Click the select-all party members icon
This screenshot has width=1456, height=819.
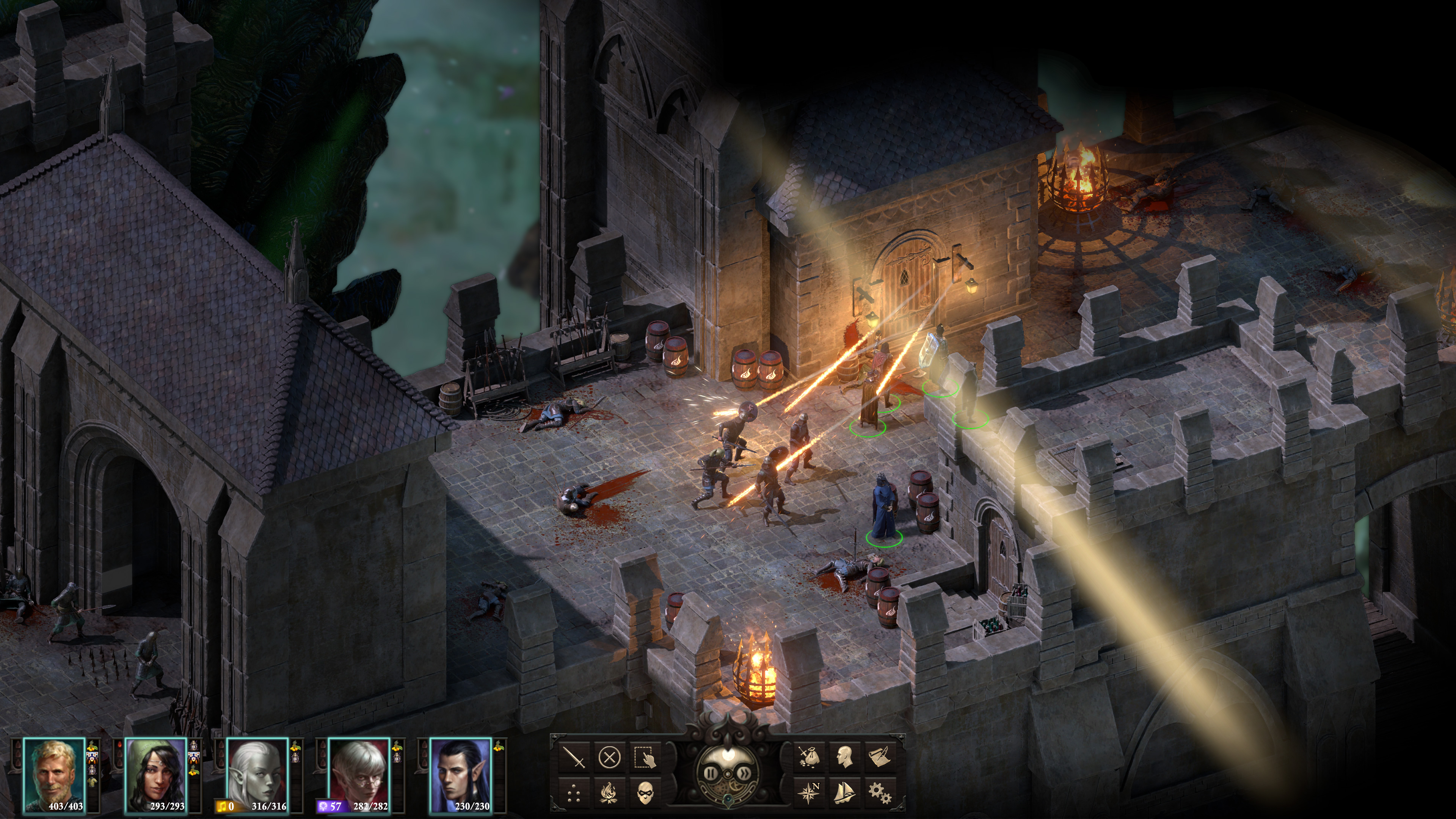[644, 758]
